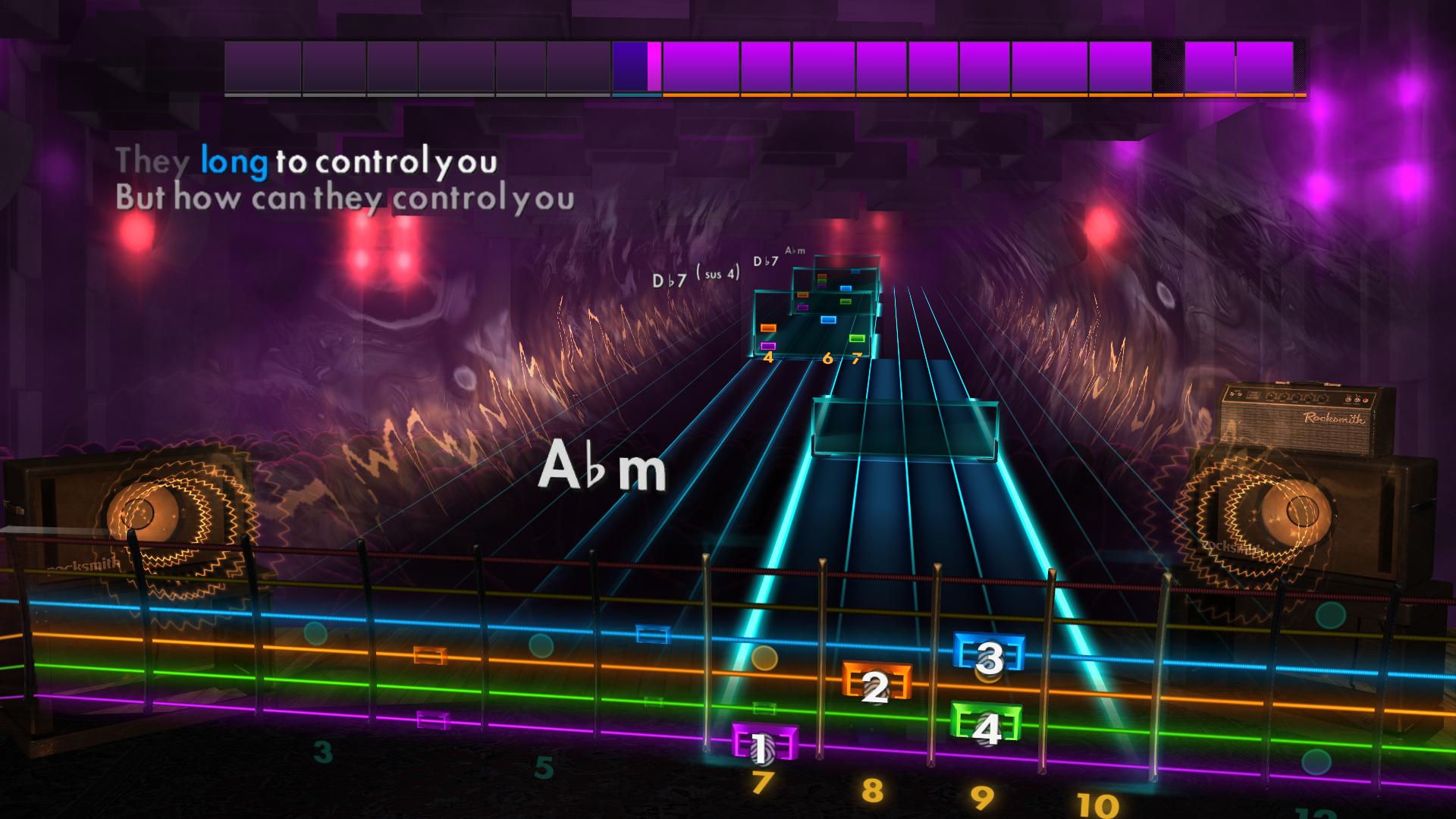Click the lyric line 'But how can they control you'
The image size is (1456, 819).
pos(345,199)
